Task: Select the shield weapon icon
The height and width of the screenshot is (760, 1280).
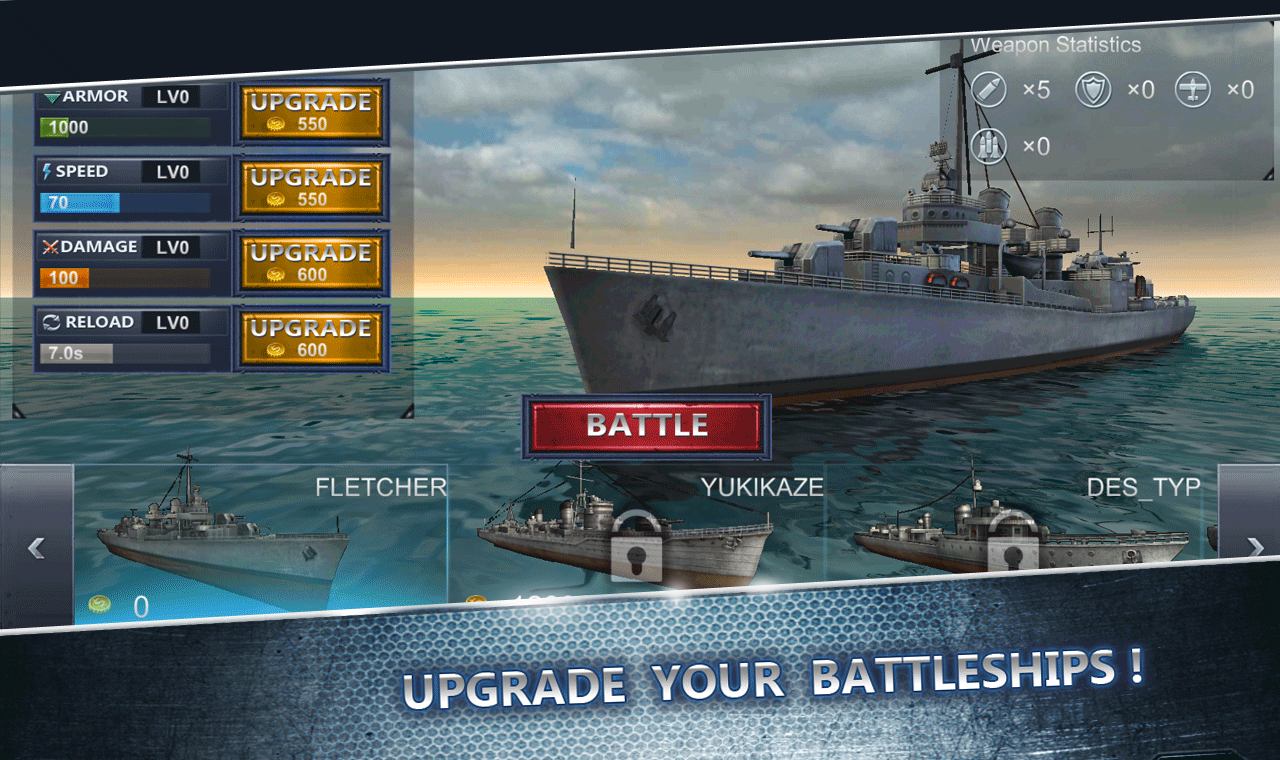Action: pyautogui.click(x=1093, y=90)
